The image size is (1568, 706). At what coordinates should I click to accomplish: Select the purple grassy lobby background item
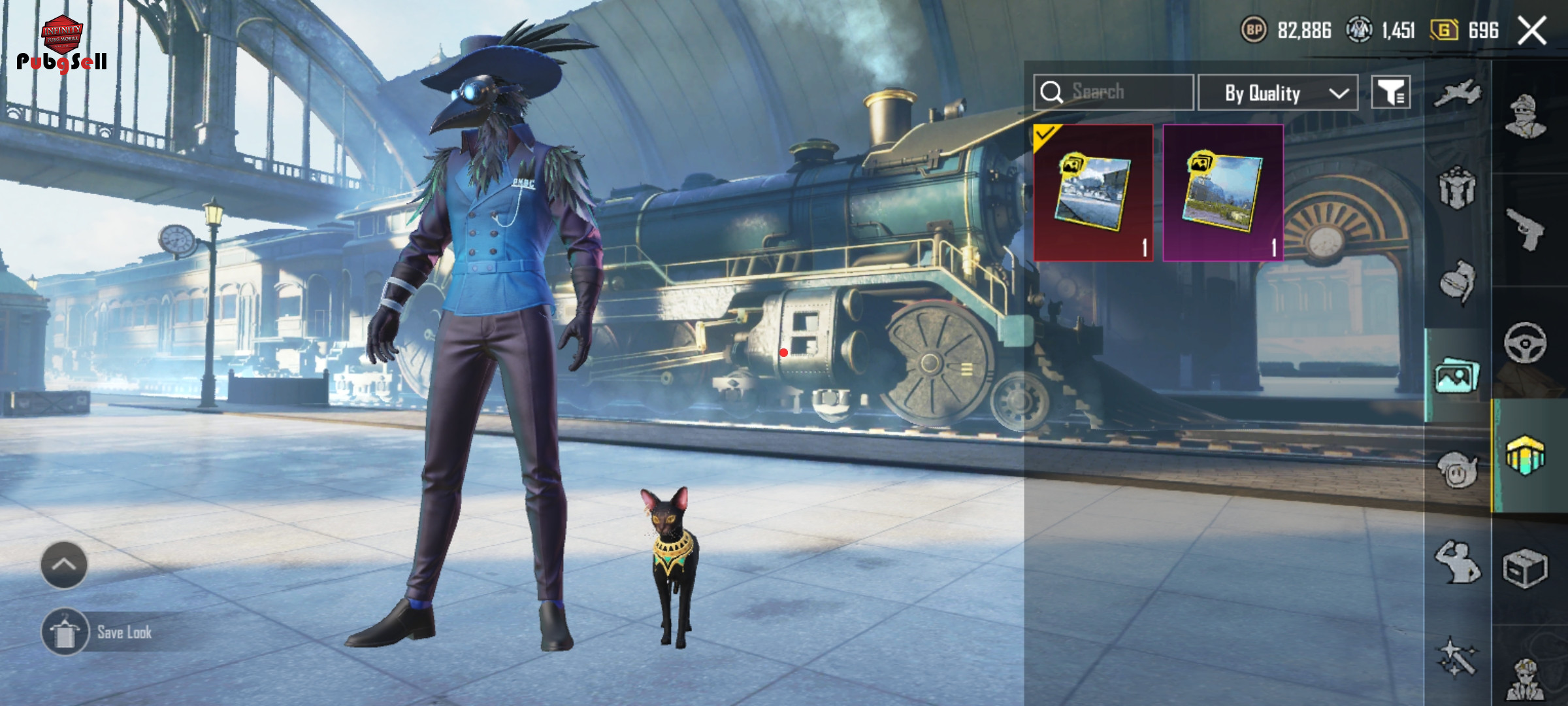click(1223, 193)
